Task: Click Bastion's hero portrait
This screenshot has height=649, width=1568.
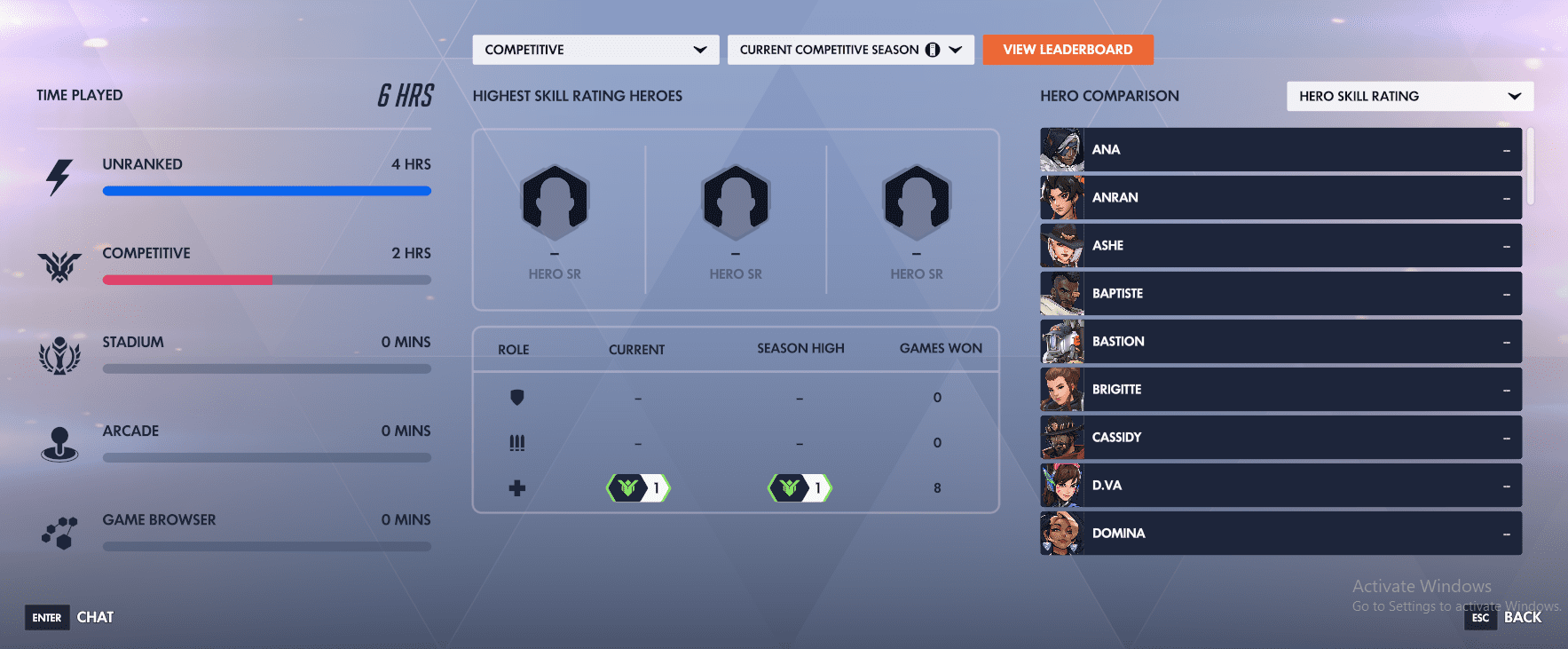Action: [1061, 341]
